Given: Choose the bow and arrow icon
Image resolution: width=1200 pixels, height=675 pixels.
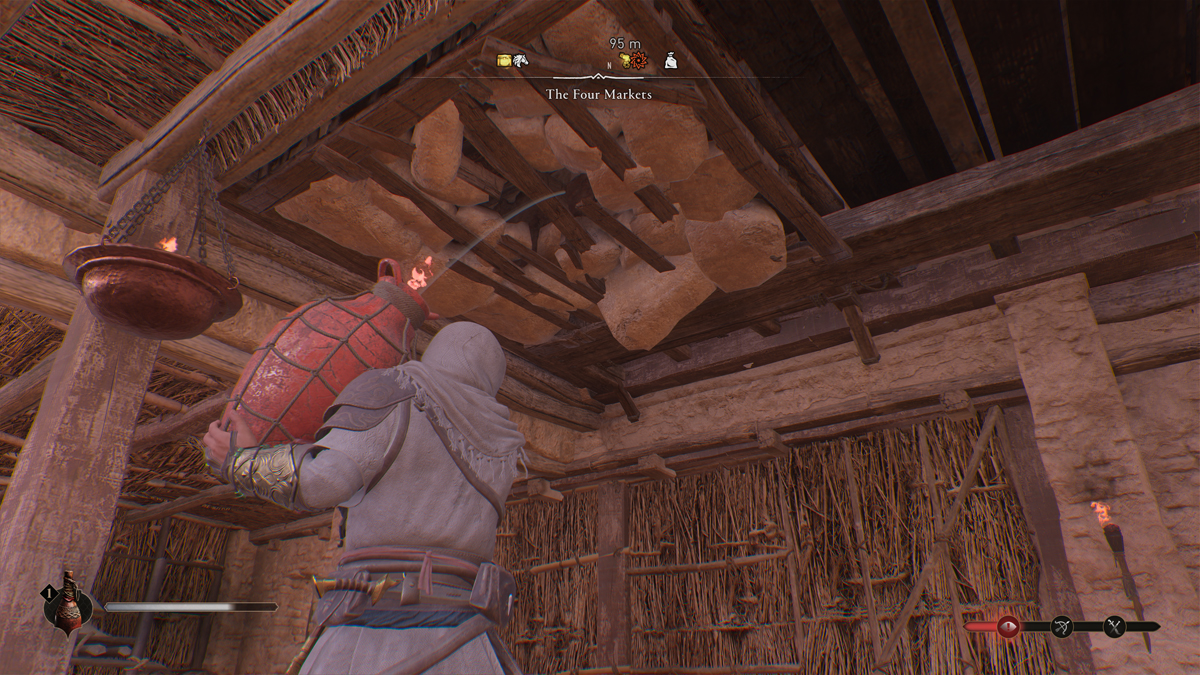Looking at the screenshot, I should click(1062, 627).
